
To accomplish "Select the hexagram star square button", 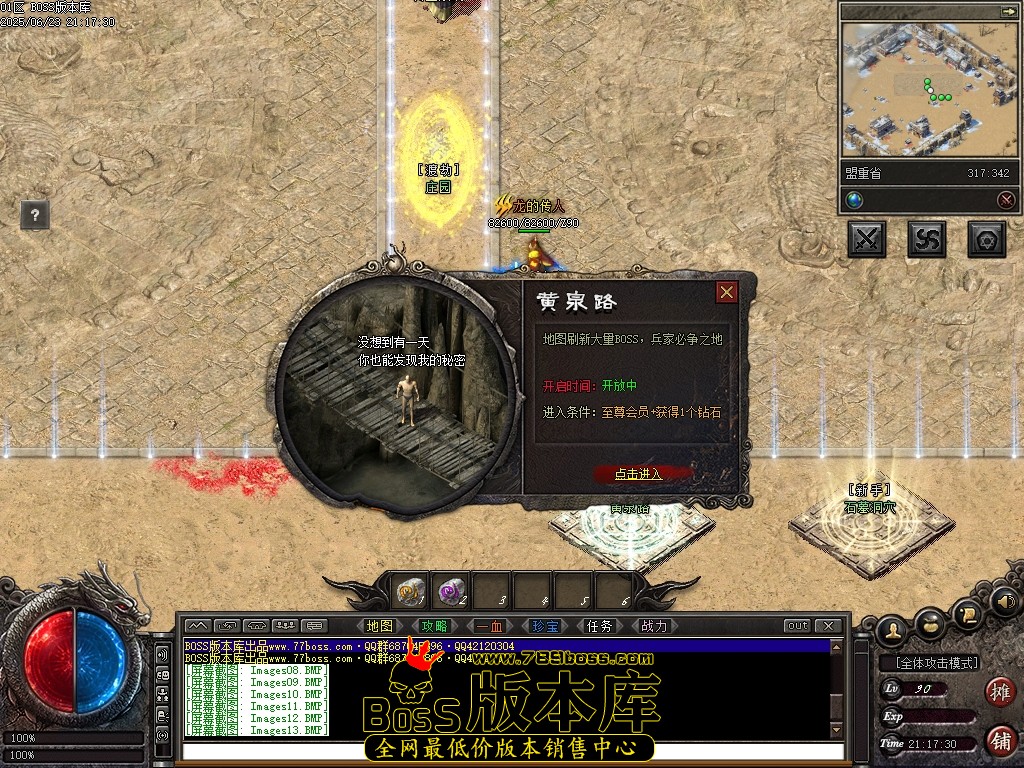I will [x=987, y=239].
